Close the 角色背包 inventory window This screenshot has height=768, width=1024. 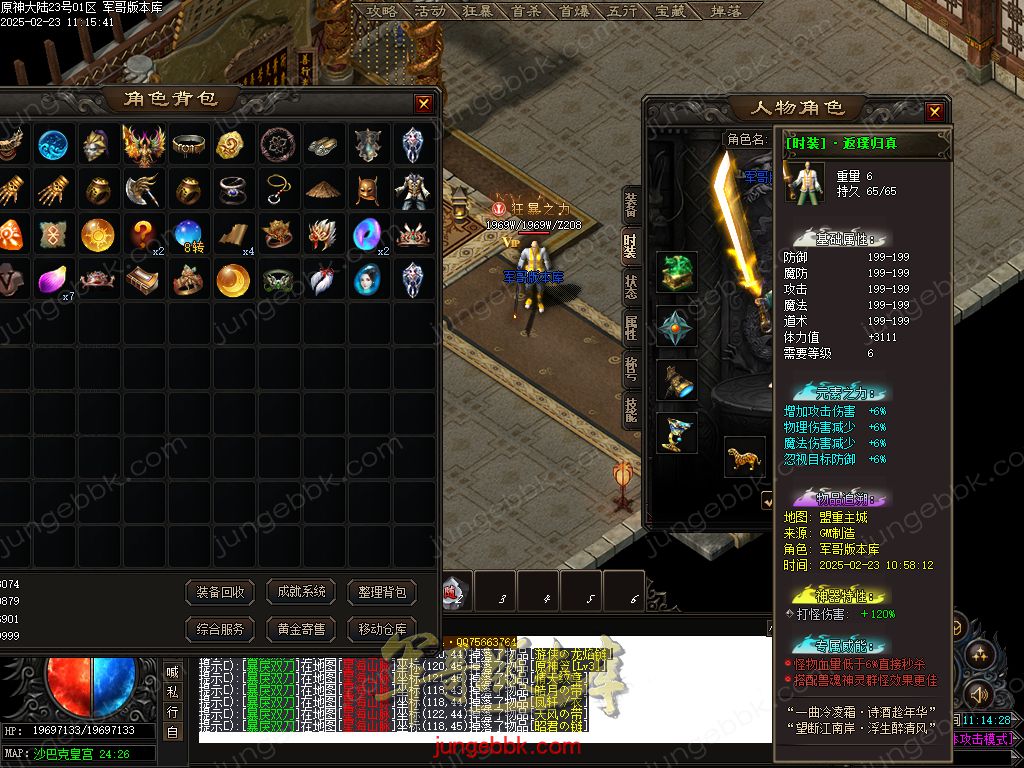424,103
